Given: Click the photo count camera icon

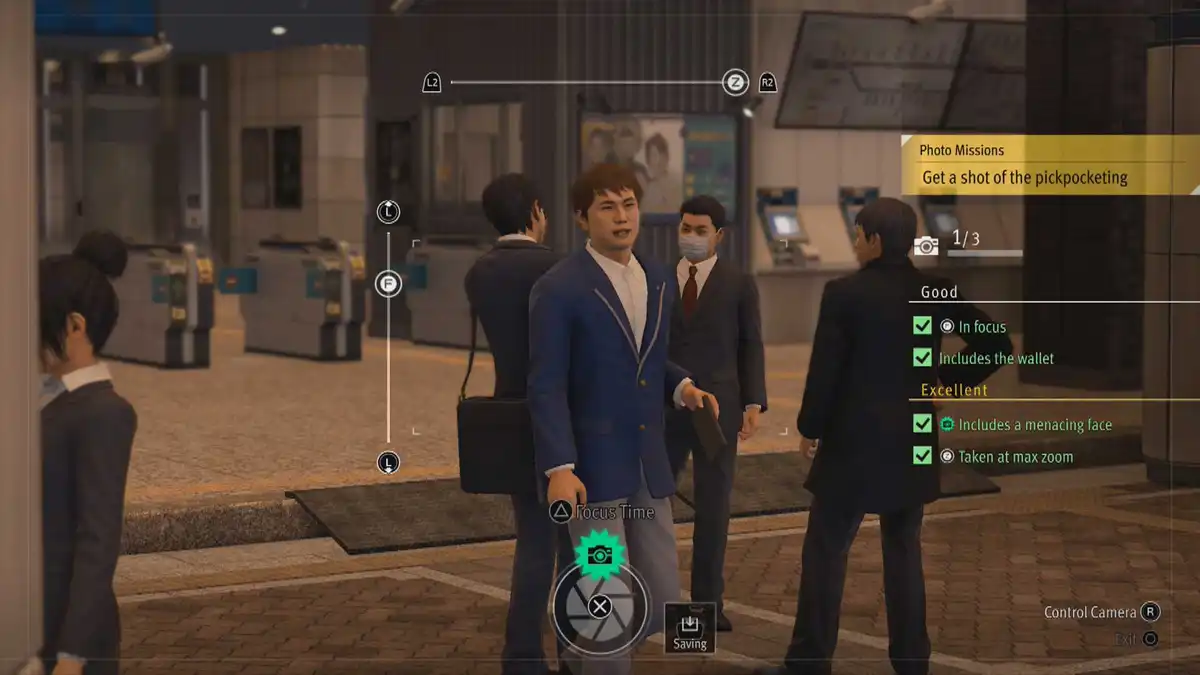Looking at the screenshot, I should tap(926, 245).
